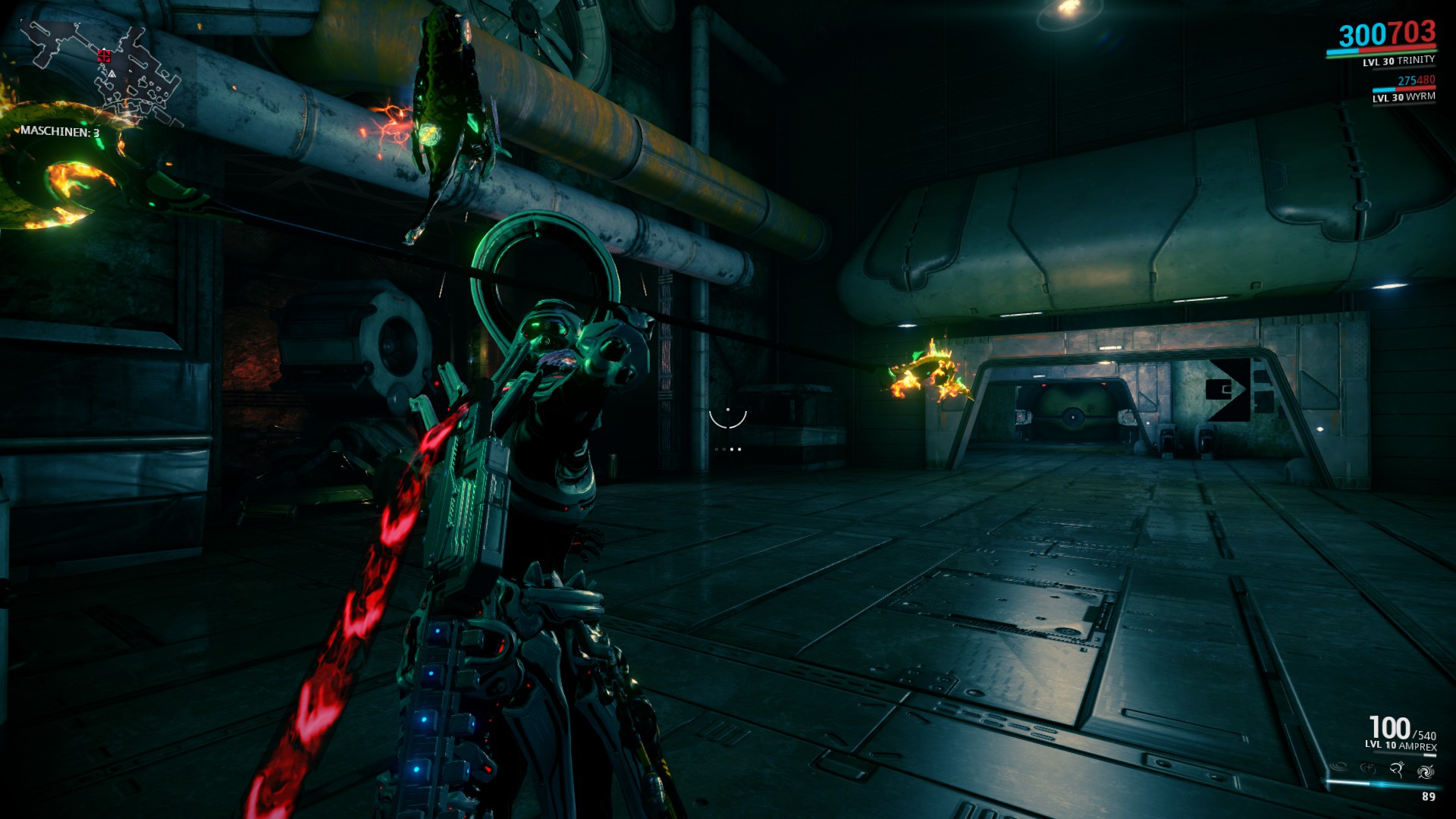Image resolution: width=1456 pixels, height=819 pixels.
Task: Select the red target marker on the minimap
Action: [x=104, y=55]
